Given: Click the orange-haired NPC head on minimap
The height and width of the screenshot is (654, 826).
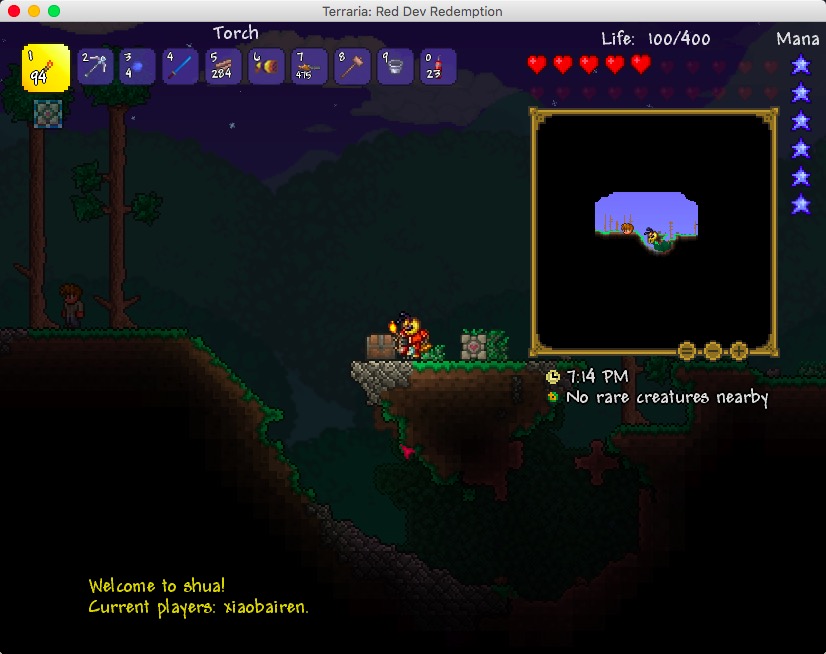Looking at the screenshot, I should [x=627, y=228].
